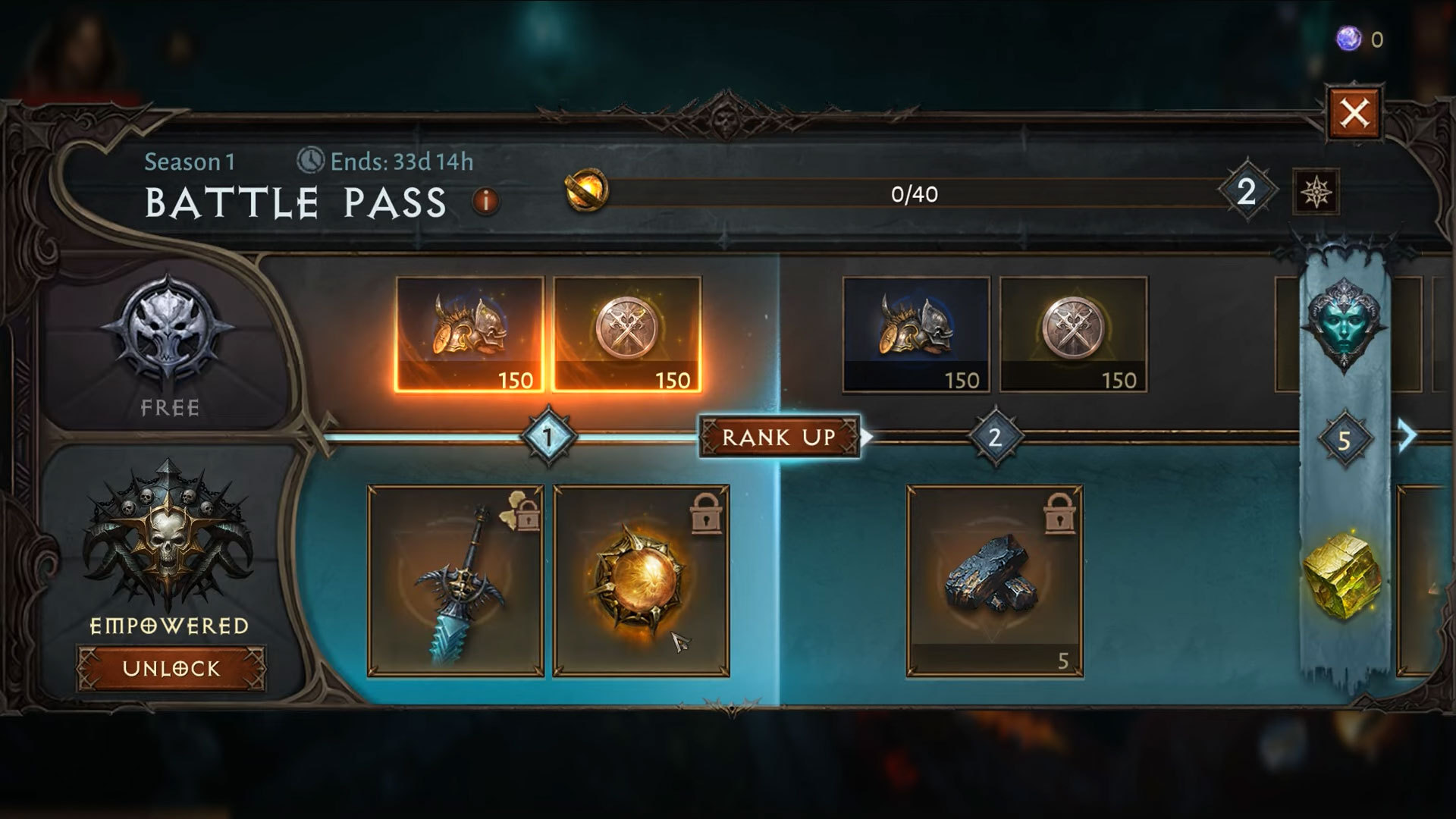Screen dimensions: 1456x819
Task: Select the yellow crystal cube reward
Action: pyautogui.click(x=1343, y=573)
